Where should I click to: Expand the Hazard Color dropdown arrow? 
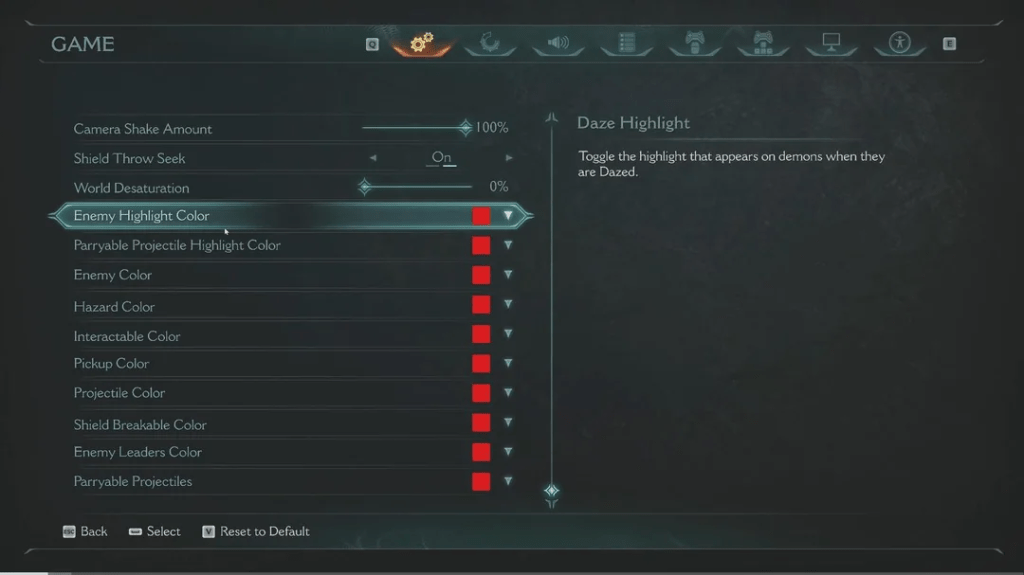508,304
